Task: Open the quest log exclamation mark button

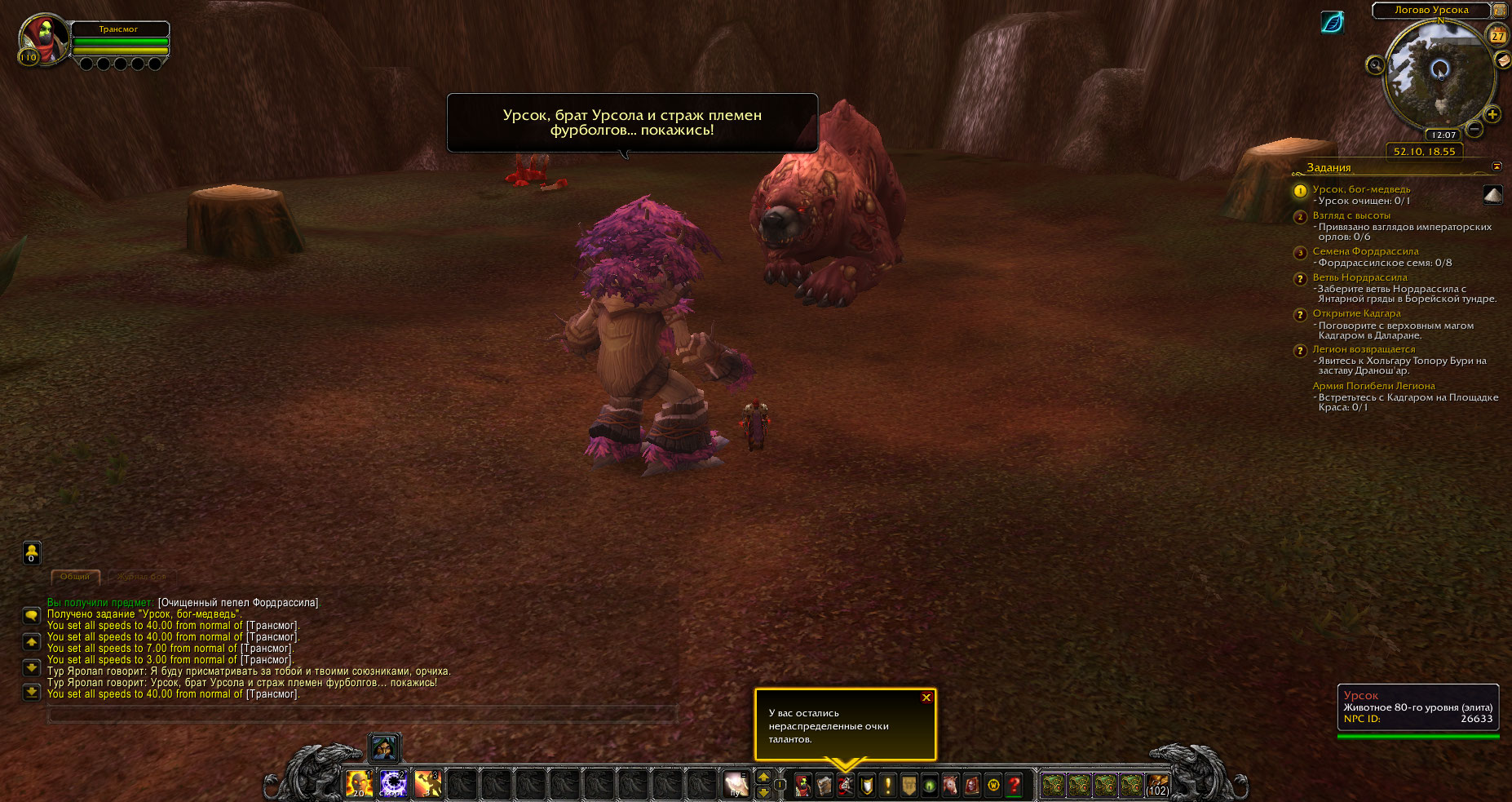Action: coord(888,785)
